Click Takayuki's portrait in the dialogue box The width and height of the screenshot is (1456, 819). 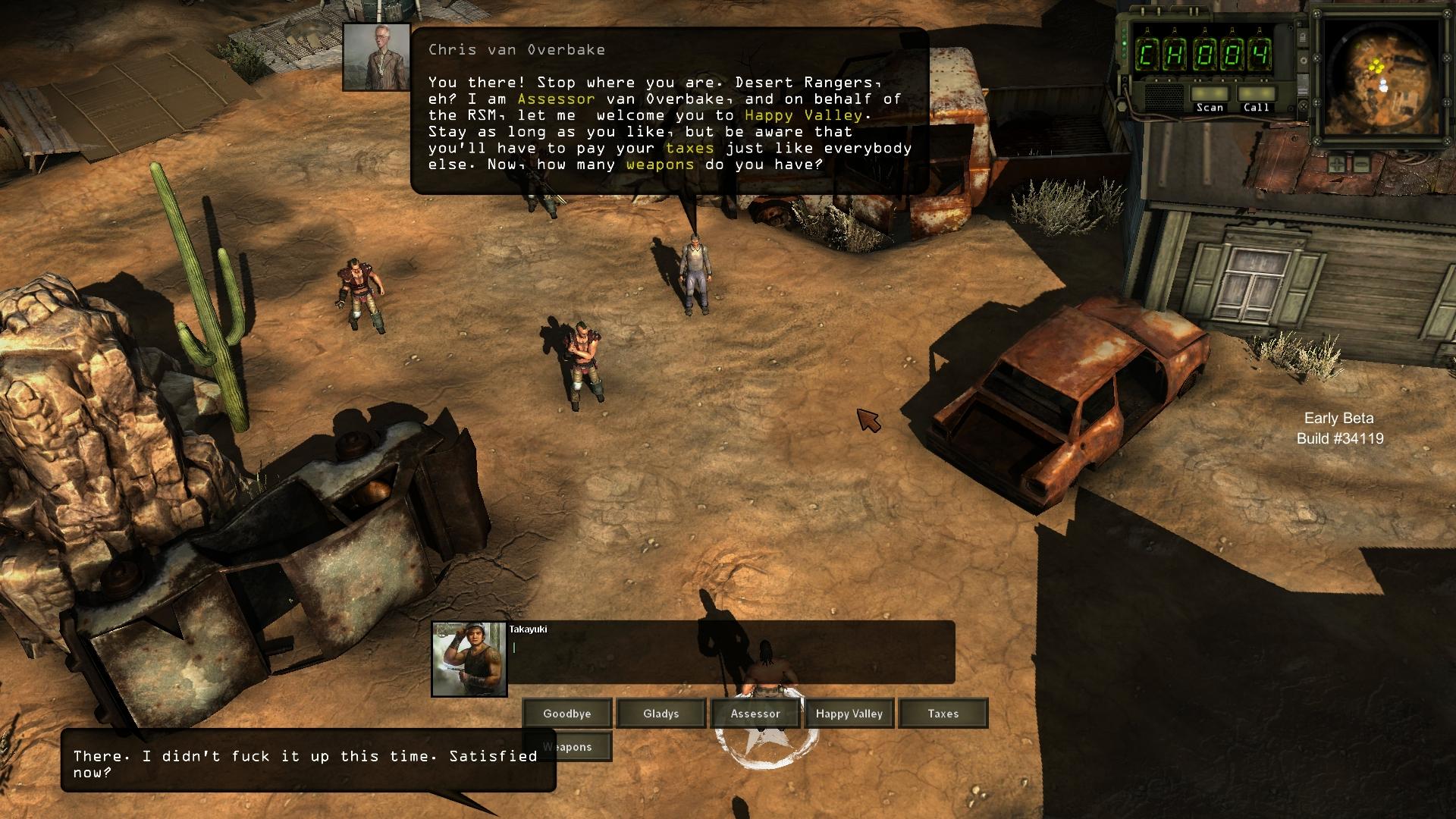(x=469, y=659)
